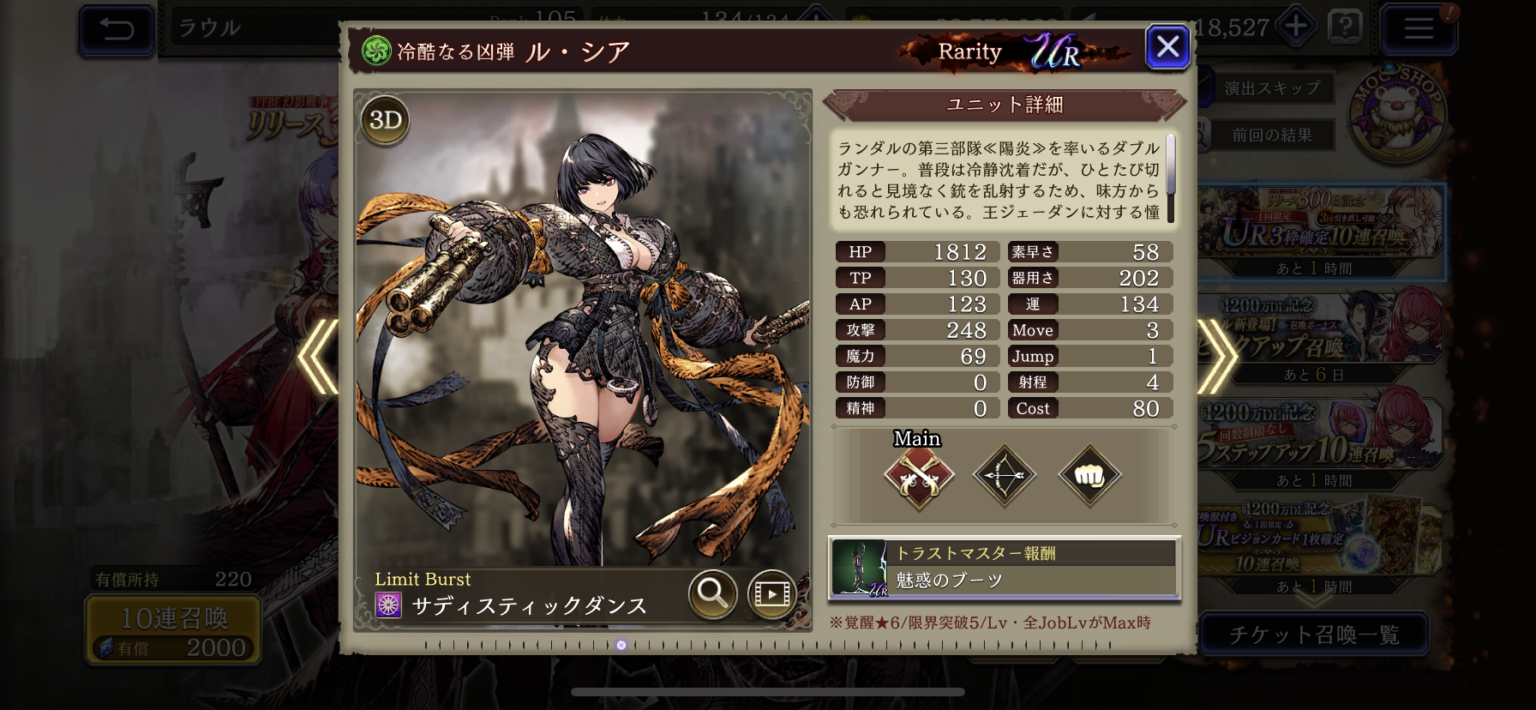Select the bow job icon
1536x710 pixels.
coord(1004,476)
